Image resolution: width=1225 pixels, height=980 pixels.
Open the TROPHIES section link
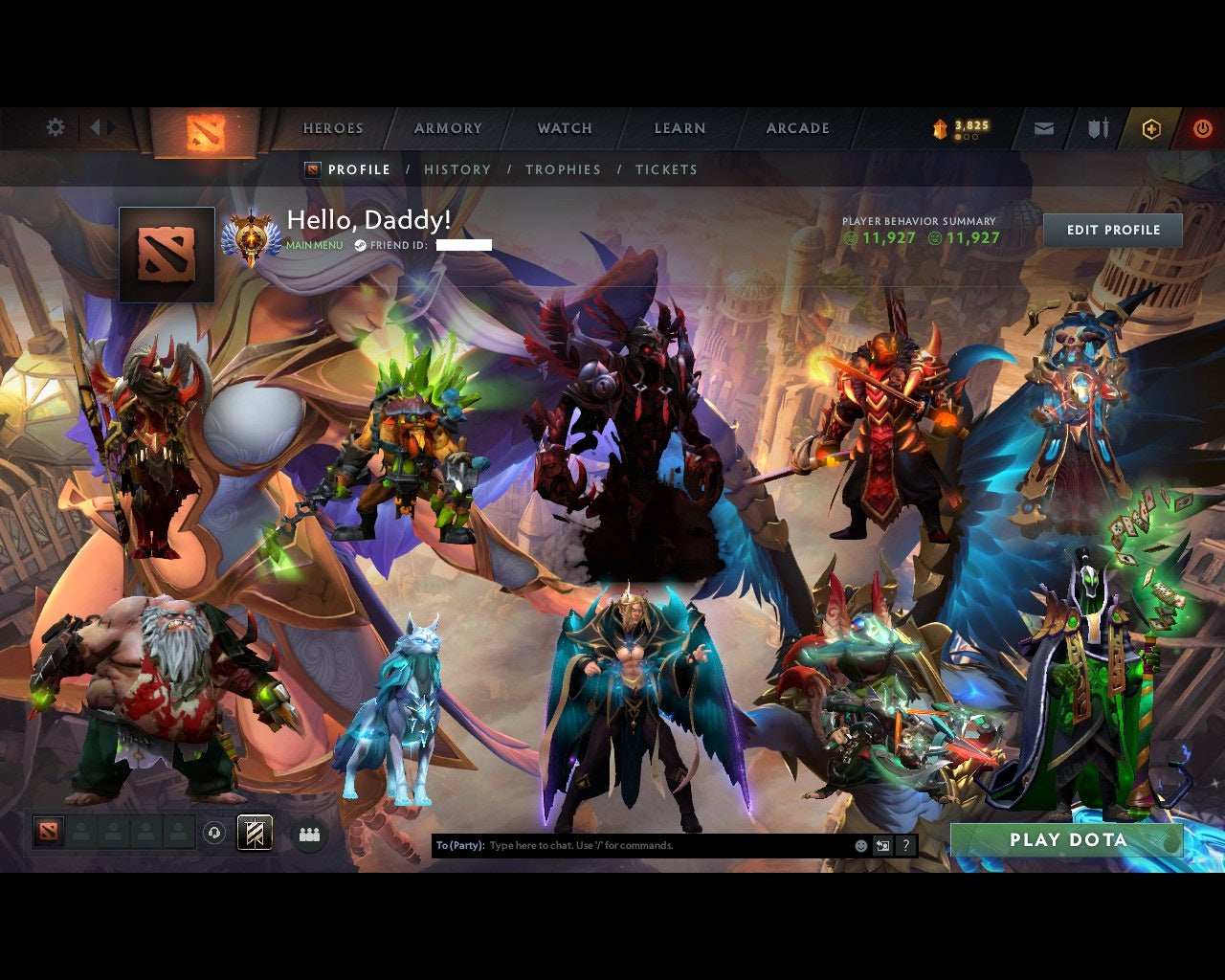pyautogui.click(x=563, y=169)
